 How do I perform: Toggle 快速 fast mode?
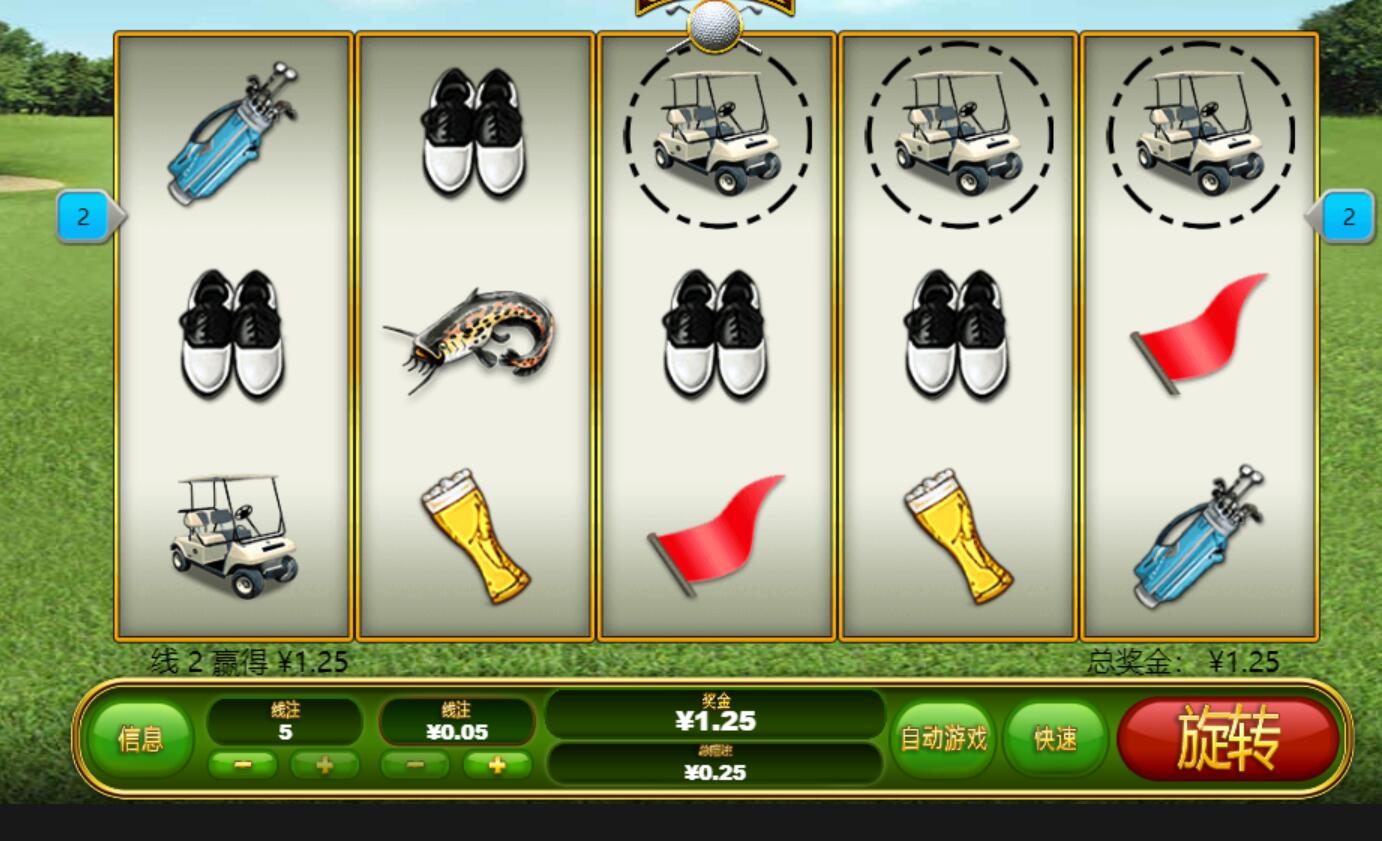[1055, 739]
